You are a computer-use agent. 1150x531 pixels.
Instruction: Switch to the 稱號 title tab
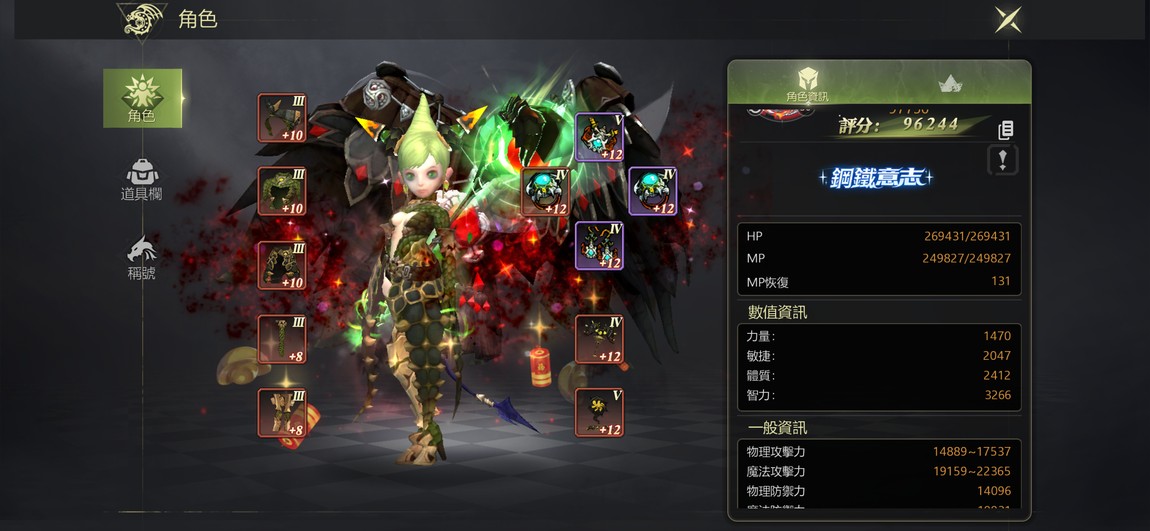point(142,258)
